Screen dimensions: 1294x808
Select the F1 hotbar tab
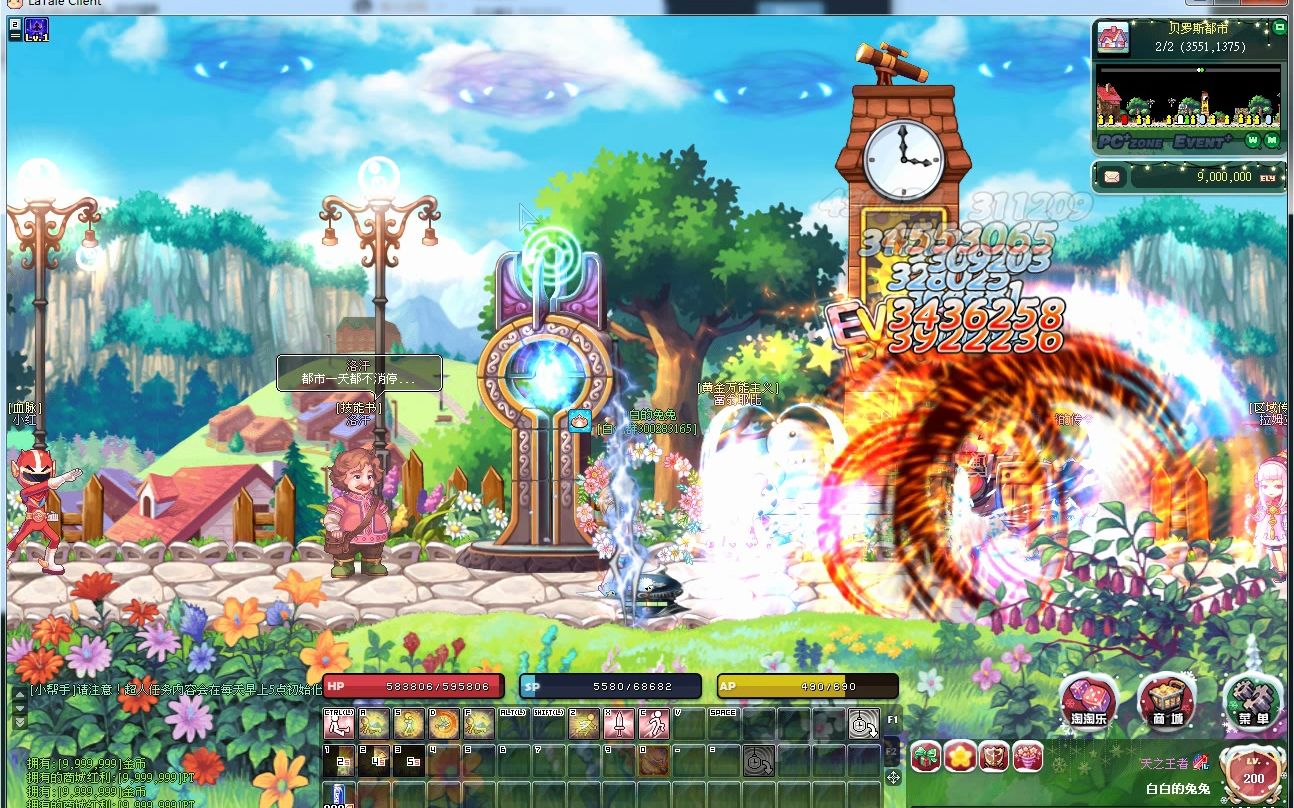pos(893,720)
